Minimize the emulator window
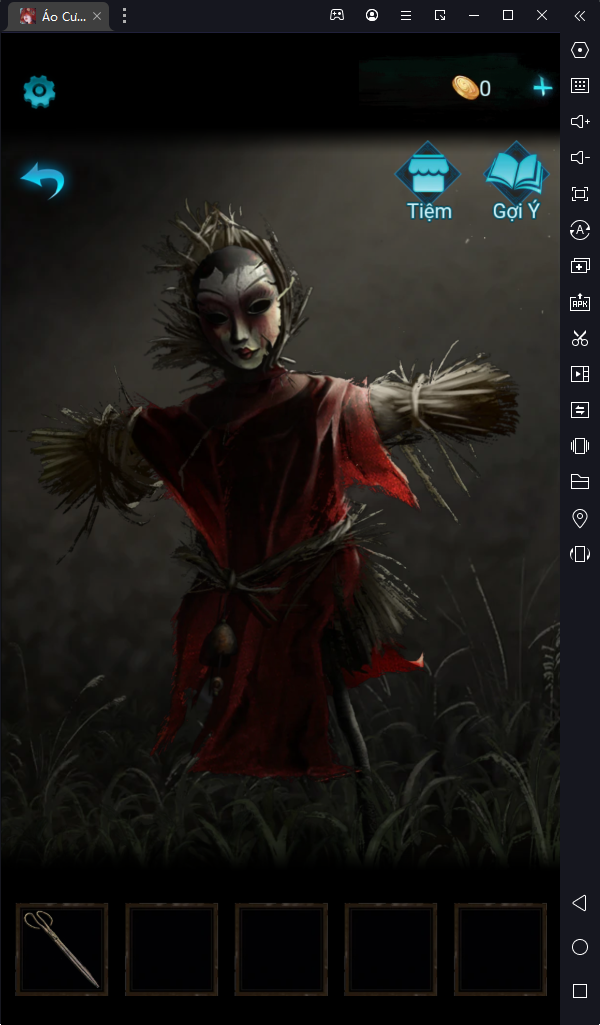This screenshot has width=600, height=1025. point(474,15)
